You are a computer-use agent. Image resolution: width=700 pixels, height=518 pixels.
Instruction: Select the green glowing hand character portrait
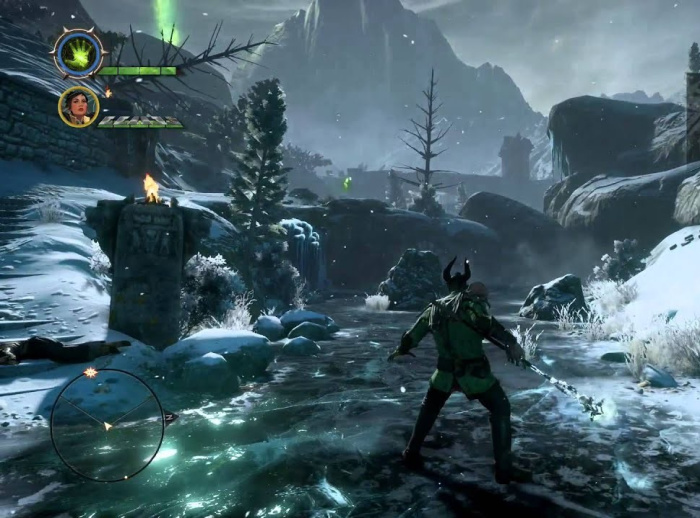click(x=76, y=54)
